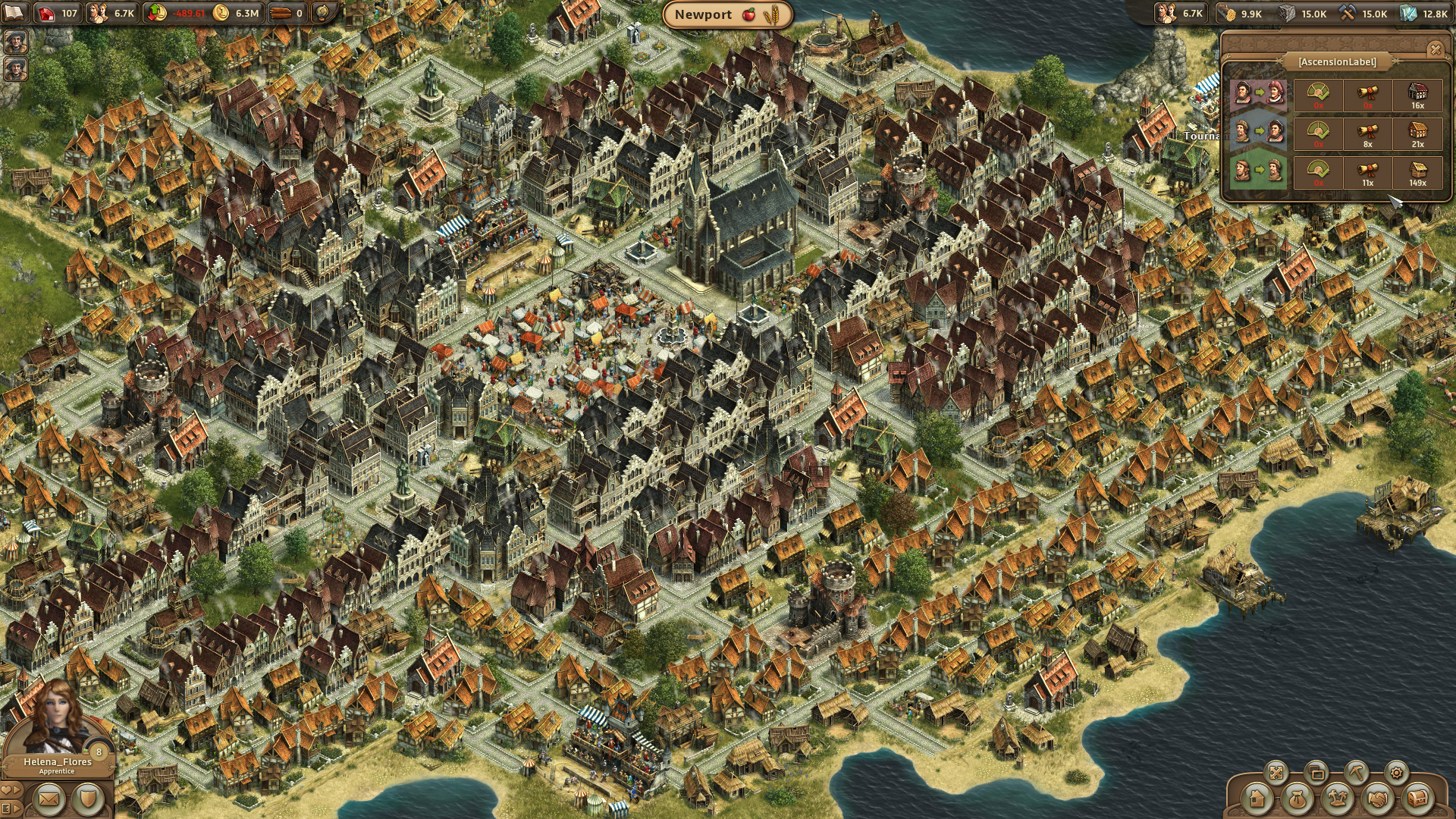Open the envelope mail button
The height and width of the screenshot is (819, 1456).
pos(49,799)
